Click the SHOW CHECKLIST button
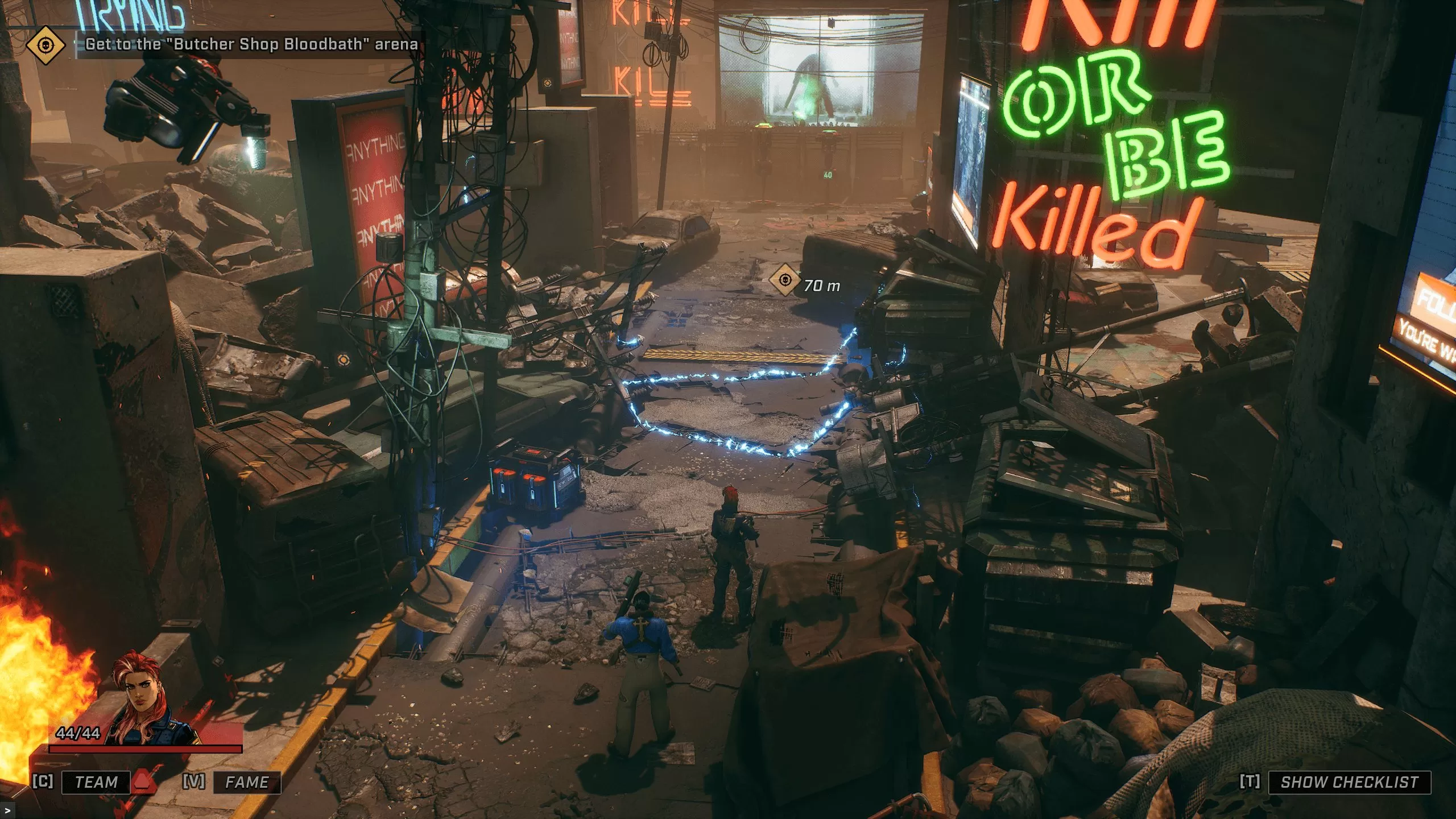 1349,782
